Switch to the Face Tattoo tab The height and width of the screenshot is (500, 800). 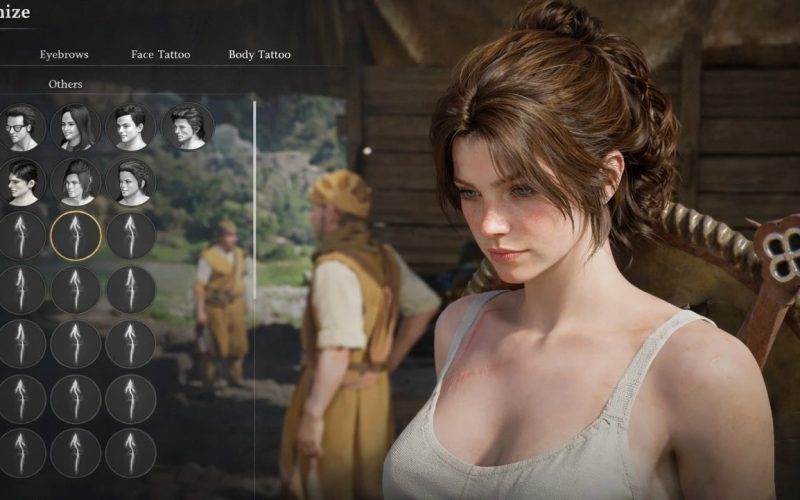pyautogui.click(x=160, y=54)
